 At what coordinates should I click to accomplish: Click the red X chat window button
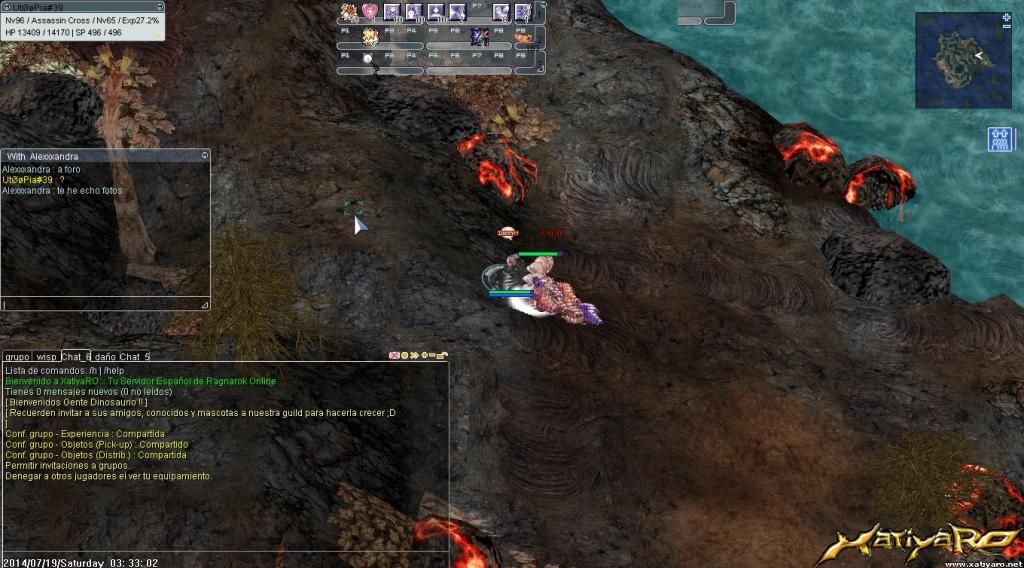(393, 355)
